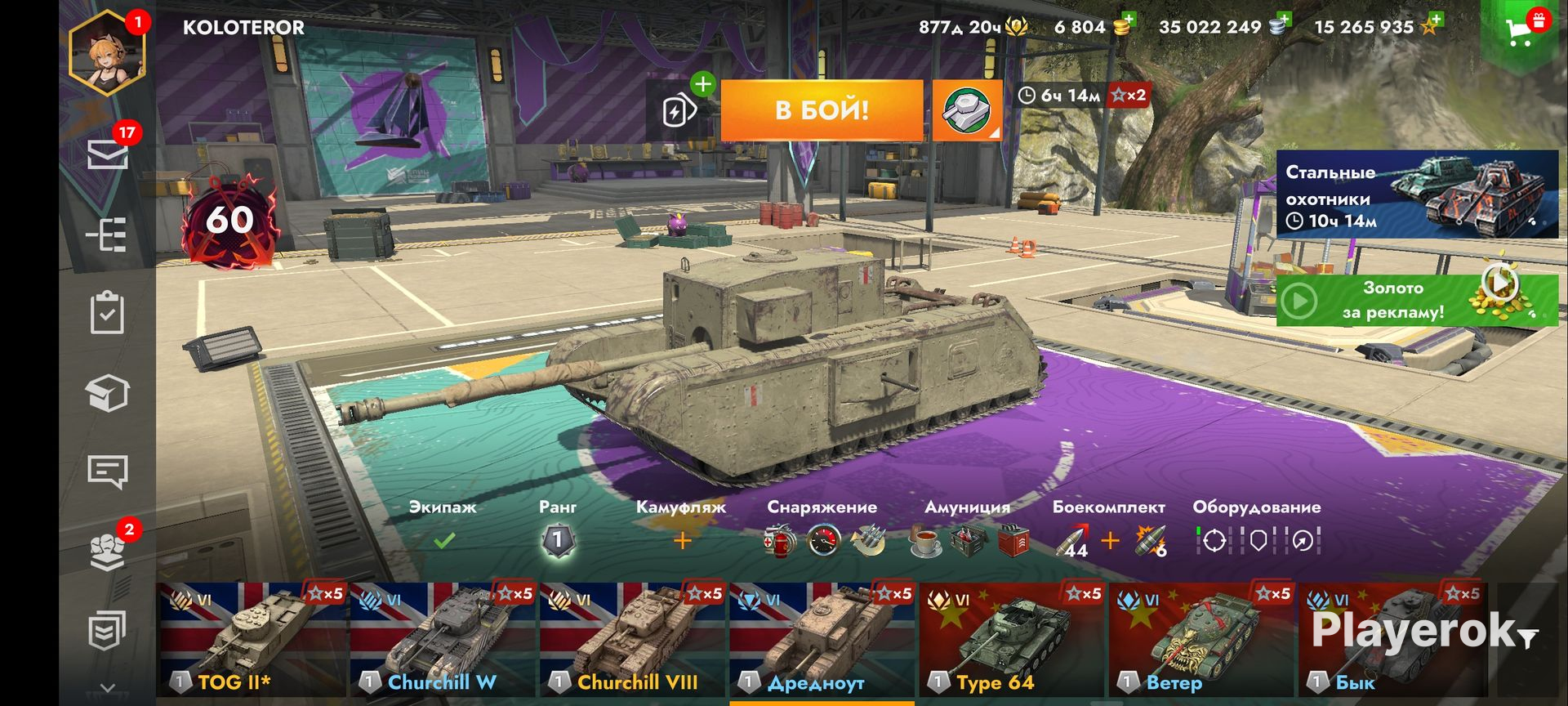
Task: Open the Стальные охотники event banner
Action: point(1417,194)
